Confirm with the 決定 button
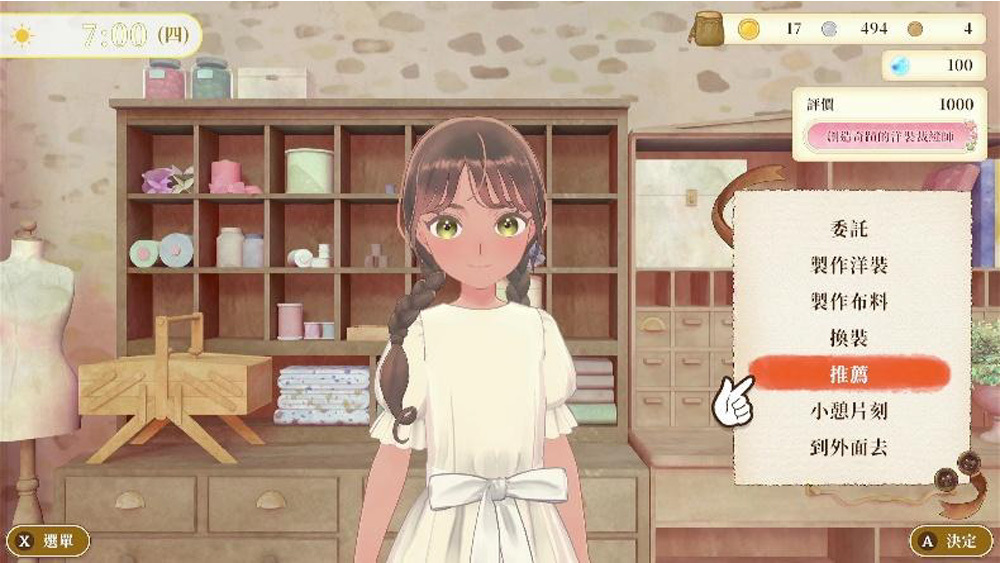The height and width of the screenshot is (563, 1000). coord(949,541)
